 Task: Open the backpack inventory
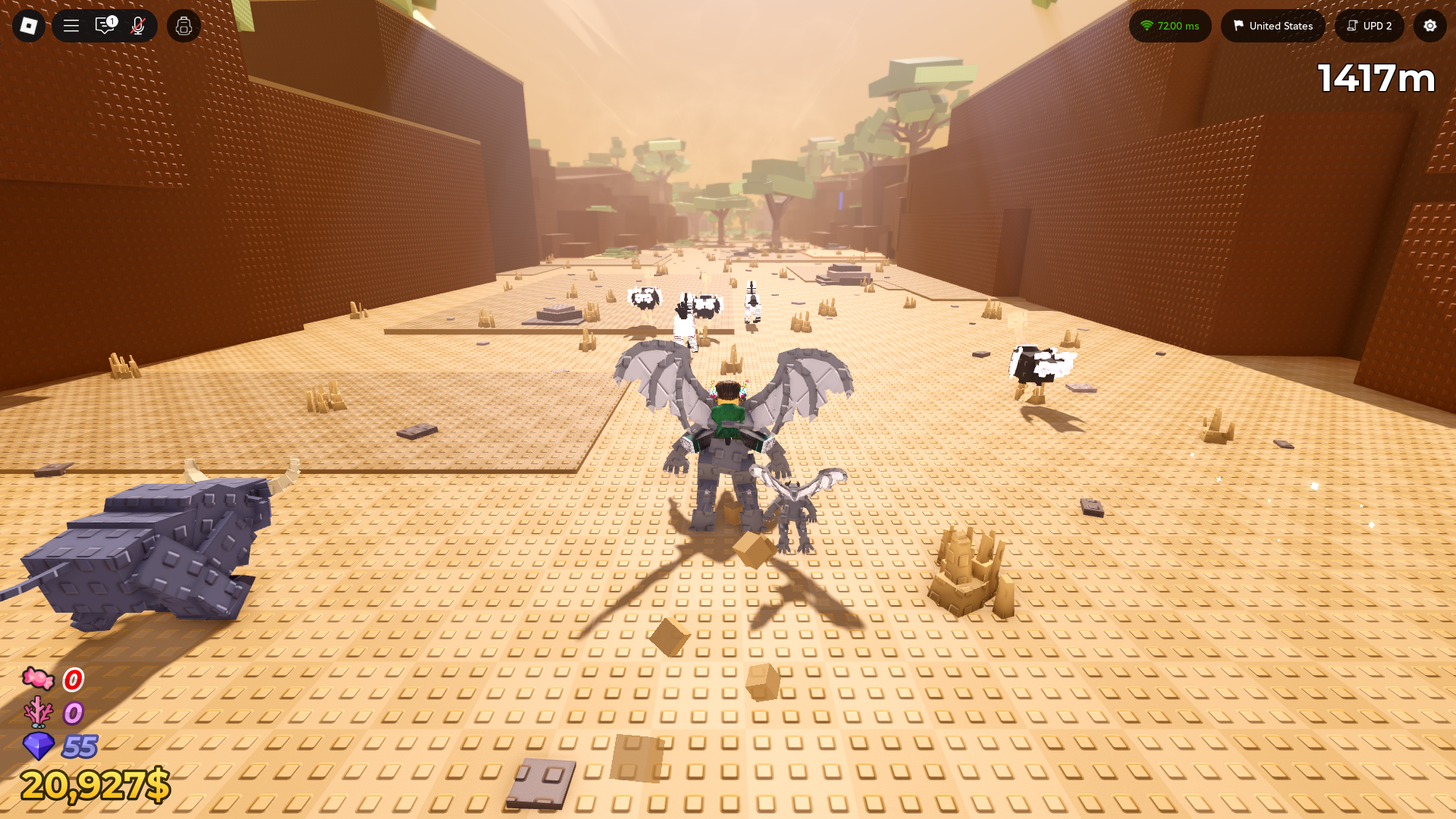point(183,25)
